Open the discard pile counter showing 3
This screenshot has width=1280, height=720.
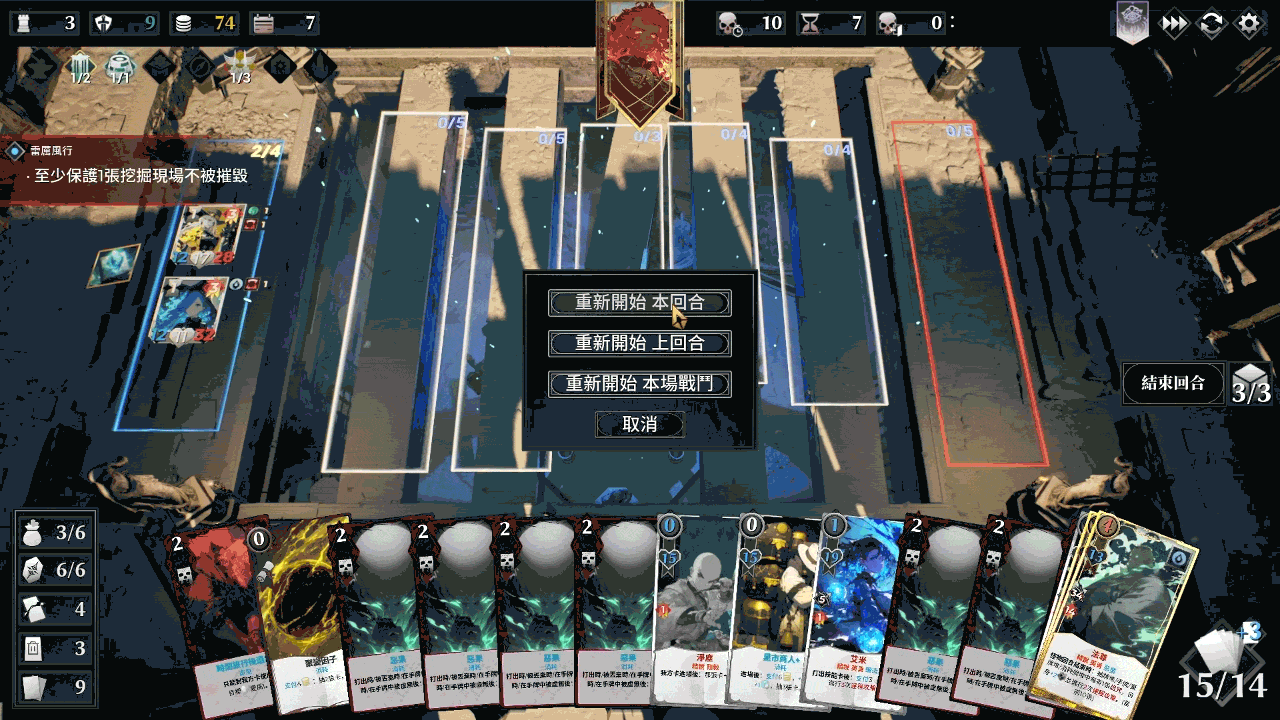tap(56, 649)
